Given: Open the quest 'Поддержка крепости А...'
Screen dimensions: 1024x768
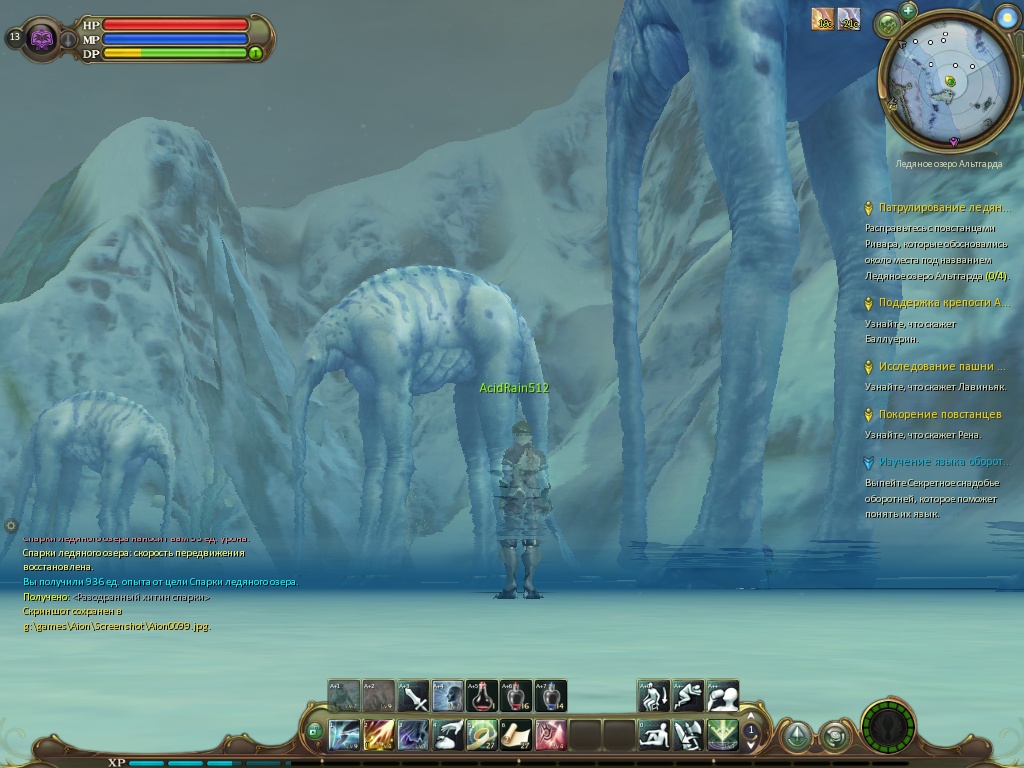Looking at the screenshot, I should [944, 303].
